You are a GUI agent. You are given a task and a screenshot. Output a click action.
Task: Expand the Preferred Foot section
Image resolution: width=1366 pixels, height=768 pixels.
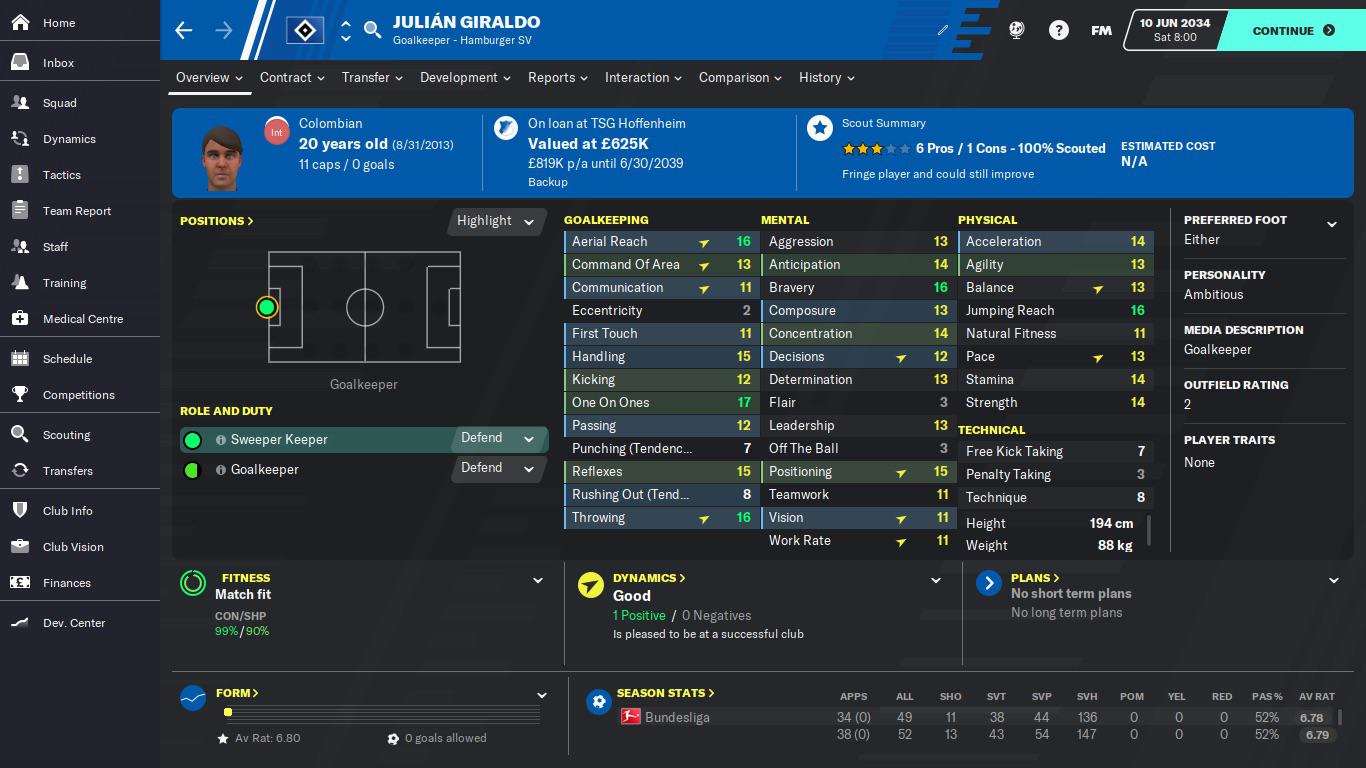(1331, 224)
